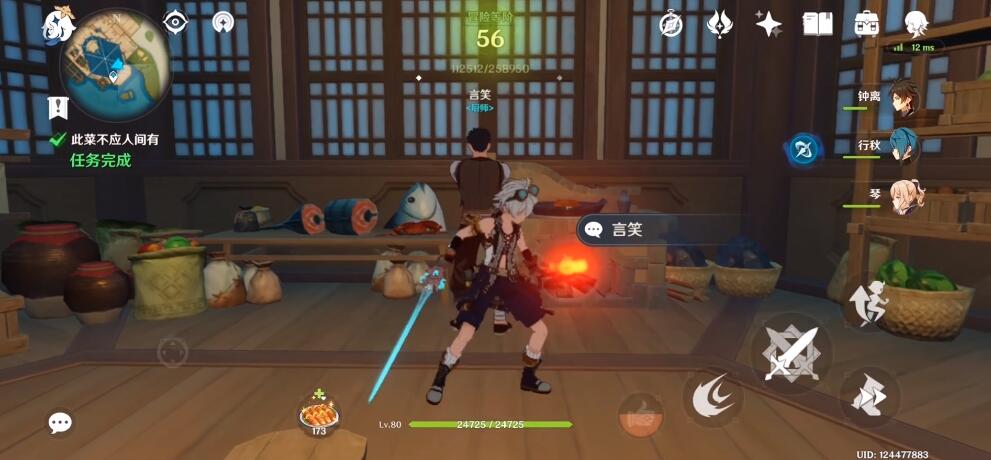Open the quest banner icon with exclamation mark
Viewport: 991px width, 460px height.
(x=57, y=108)
